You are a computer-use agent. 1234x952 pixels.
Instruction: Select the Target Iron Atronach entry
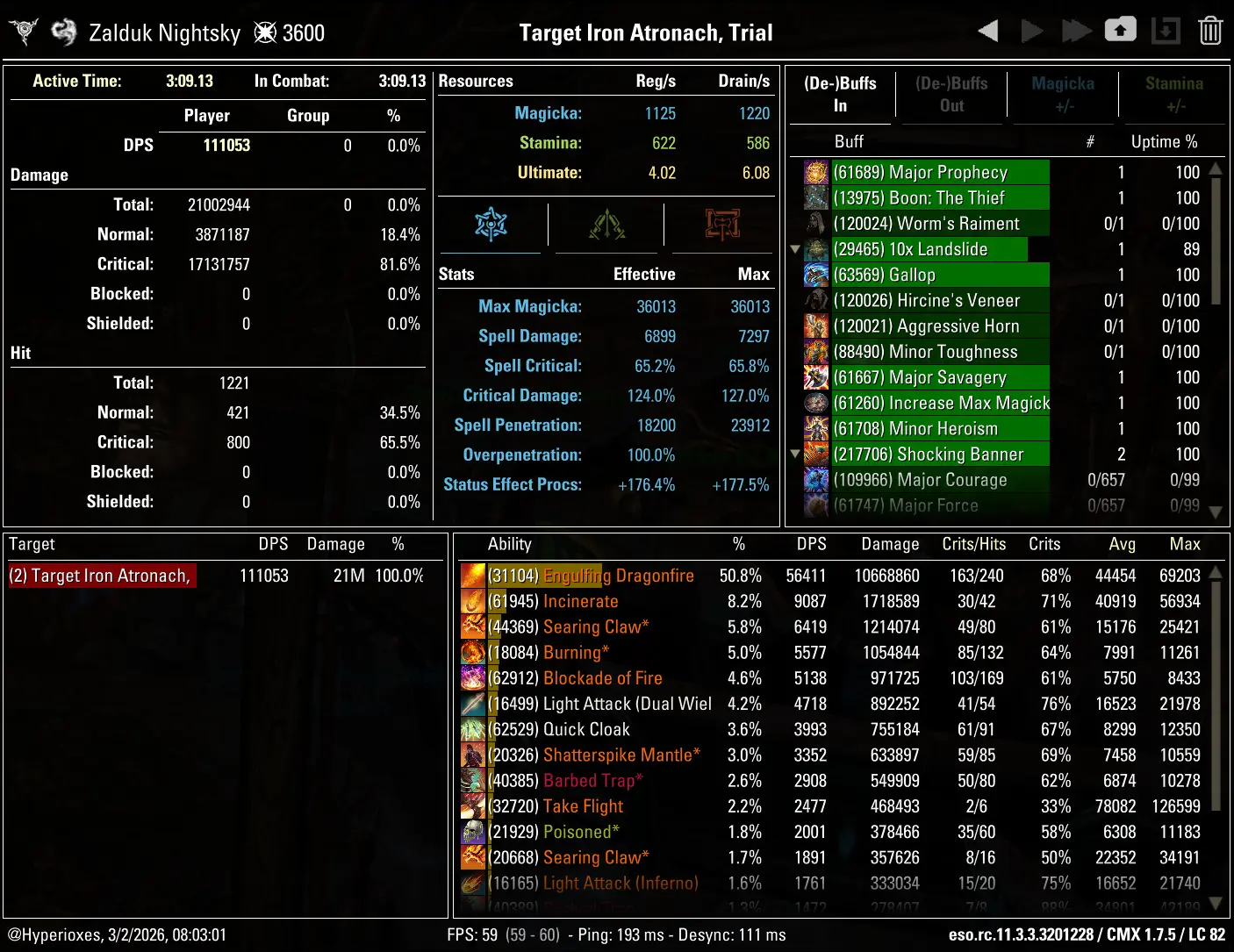[x=101, y=576]
